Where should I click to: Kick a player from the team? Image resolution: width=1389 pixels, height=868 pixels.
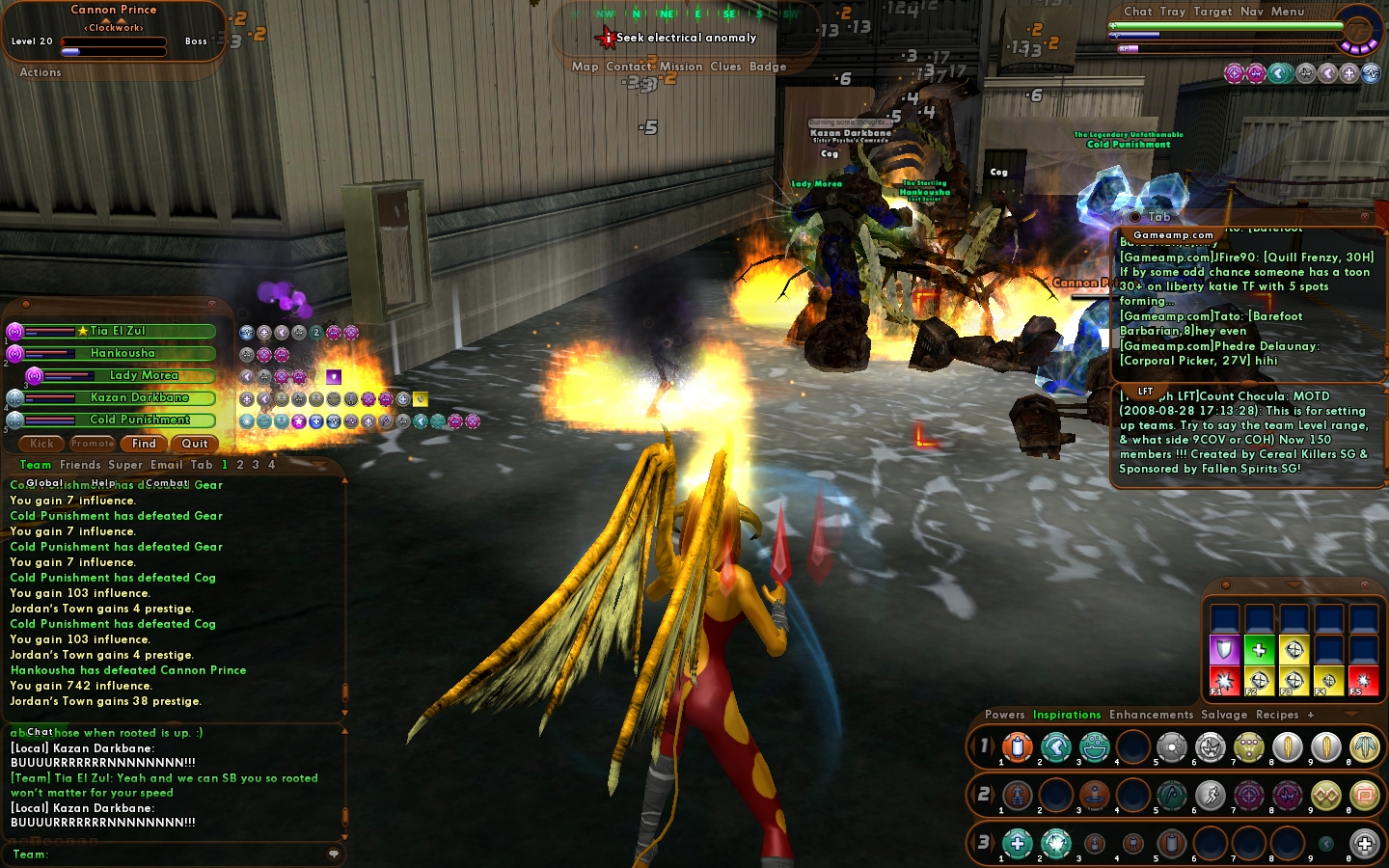(x=41, y=444)
